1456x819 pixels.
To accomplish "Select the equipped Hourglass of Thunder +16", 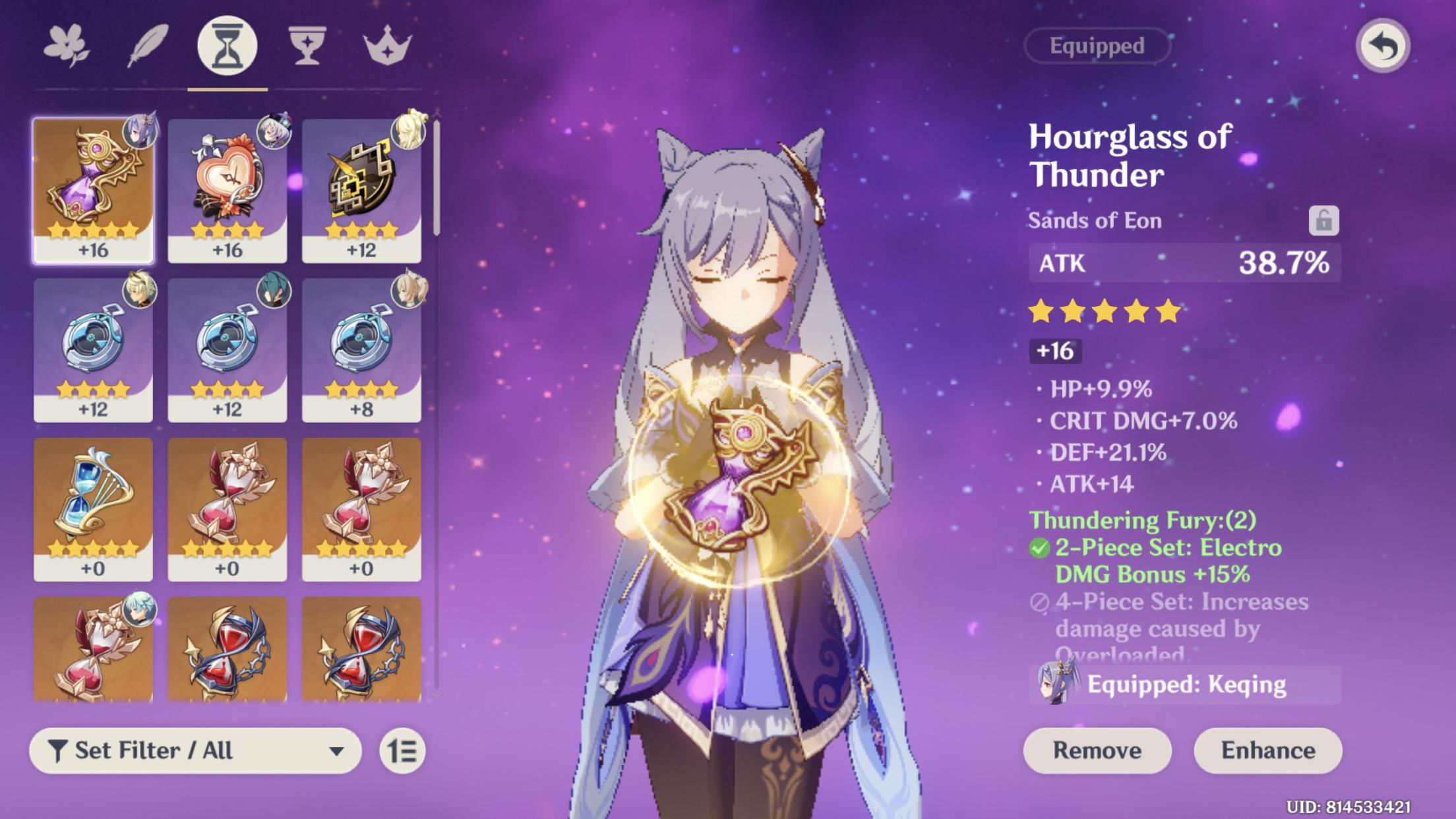I will [x=93, y=191].
